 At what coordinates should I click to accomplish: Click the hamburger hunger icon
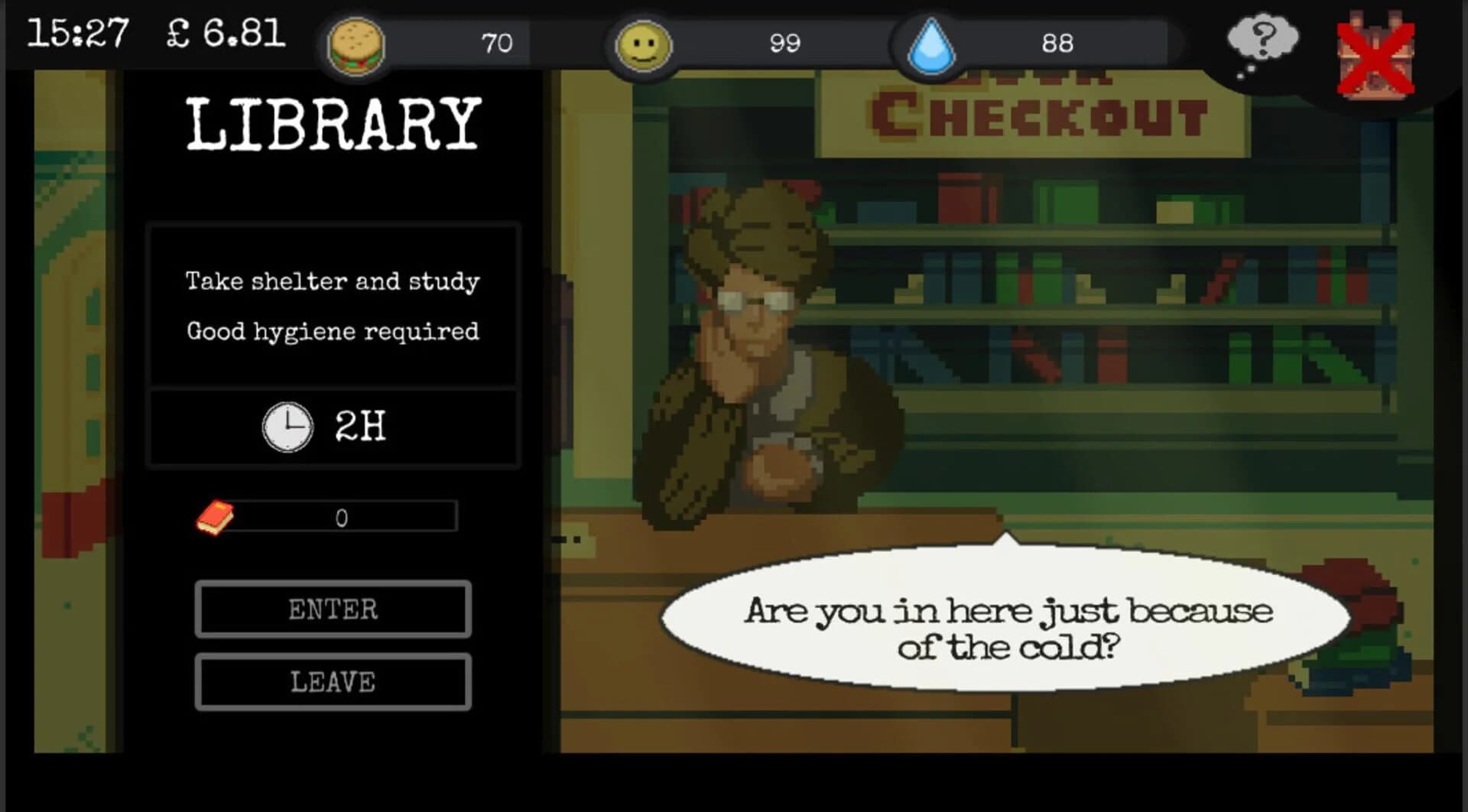(356, 44)
